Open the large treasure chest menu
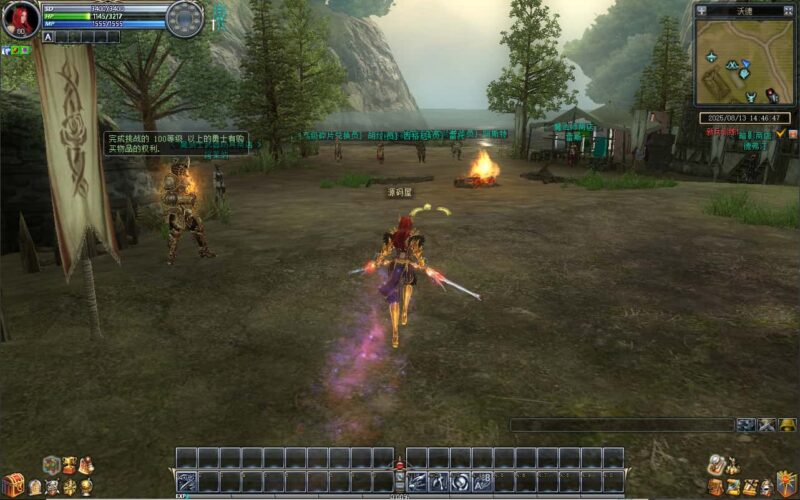The image size is (800, 500). 12,484
